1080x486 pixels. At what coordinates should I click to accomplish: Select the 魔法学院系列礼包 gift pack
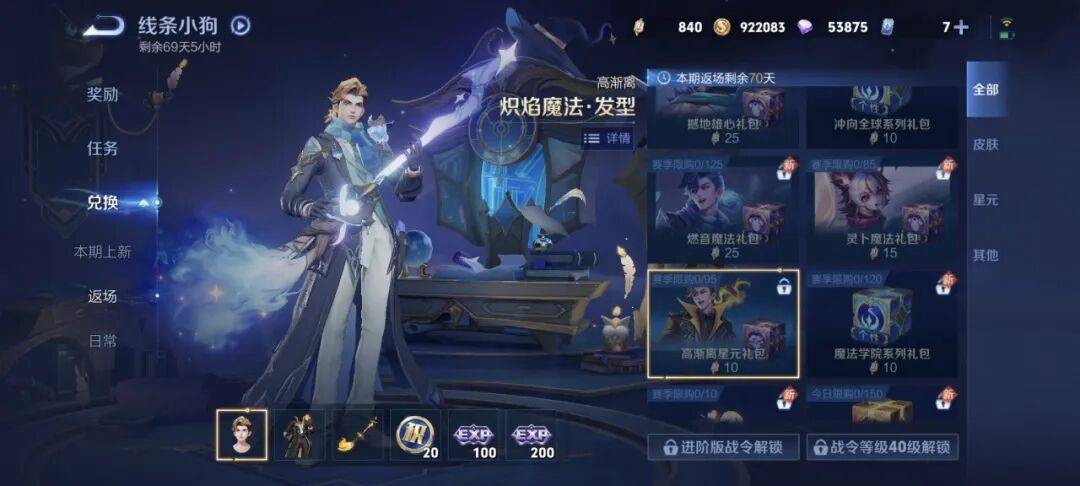click(x=880, y=323)
